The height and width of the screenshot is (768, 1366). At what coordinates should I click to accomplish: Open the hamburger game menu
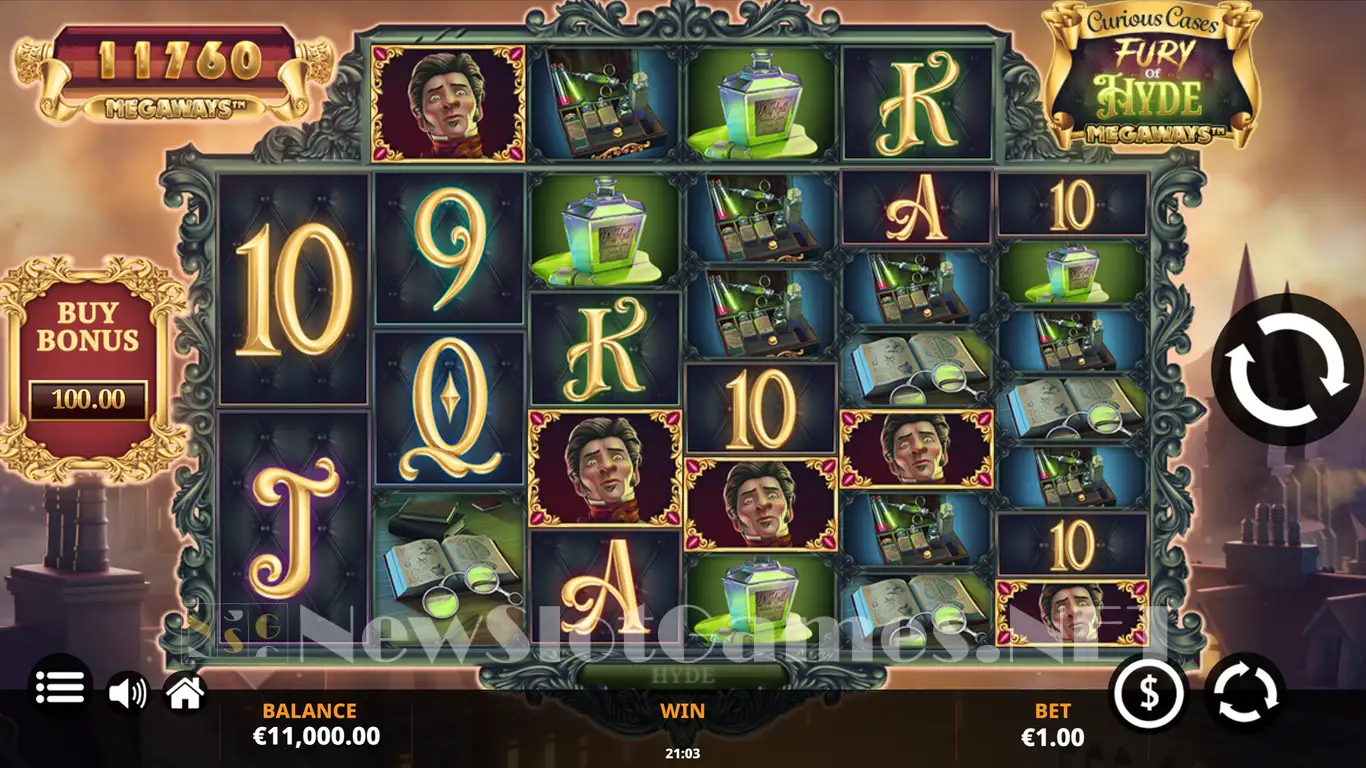coord(59,687)
